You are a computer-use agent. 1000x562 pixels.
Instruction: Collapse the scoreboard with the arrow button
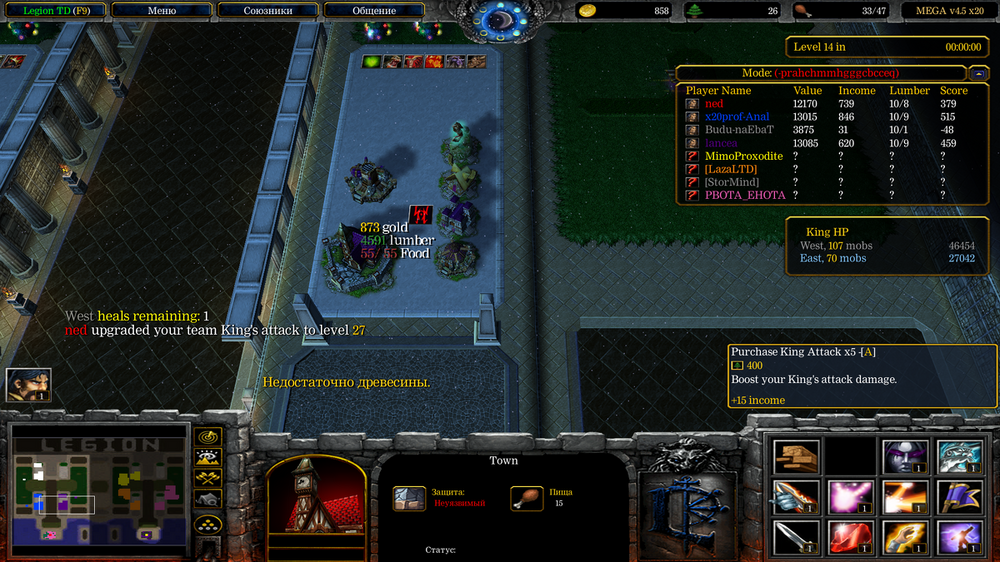click(x=980, y=73)
